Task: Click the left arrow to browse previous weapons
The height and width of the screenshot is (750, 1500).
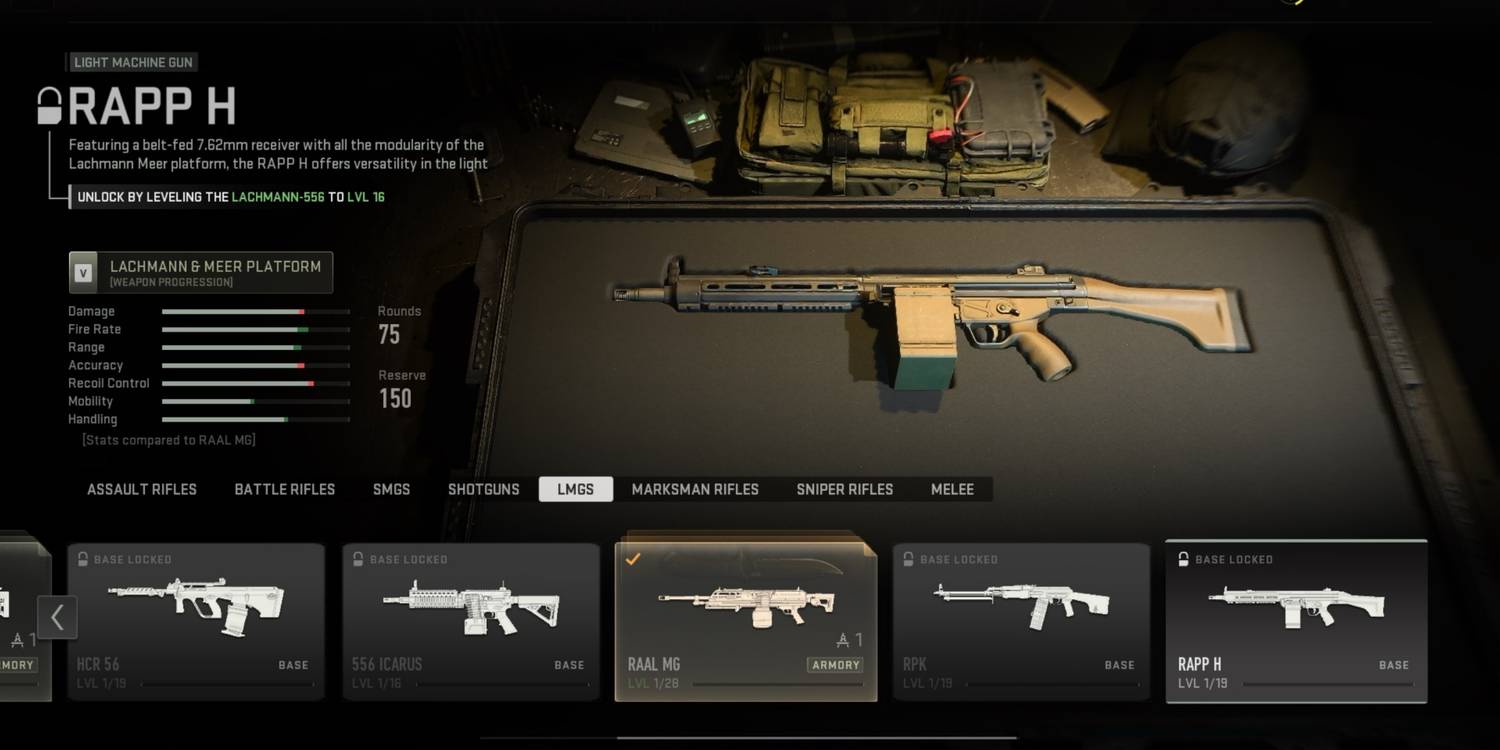Action: (x=57, y=617)
